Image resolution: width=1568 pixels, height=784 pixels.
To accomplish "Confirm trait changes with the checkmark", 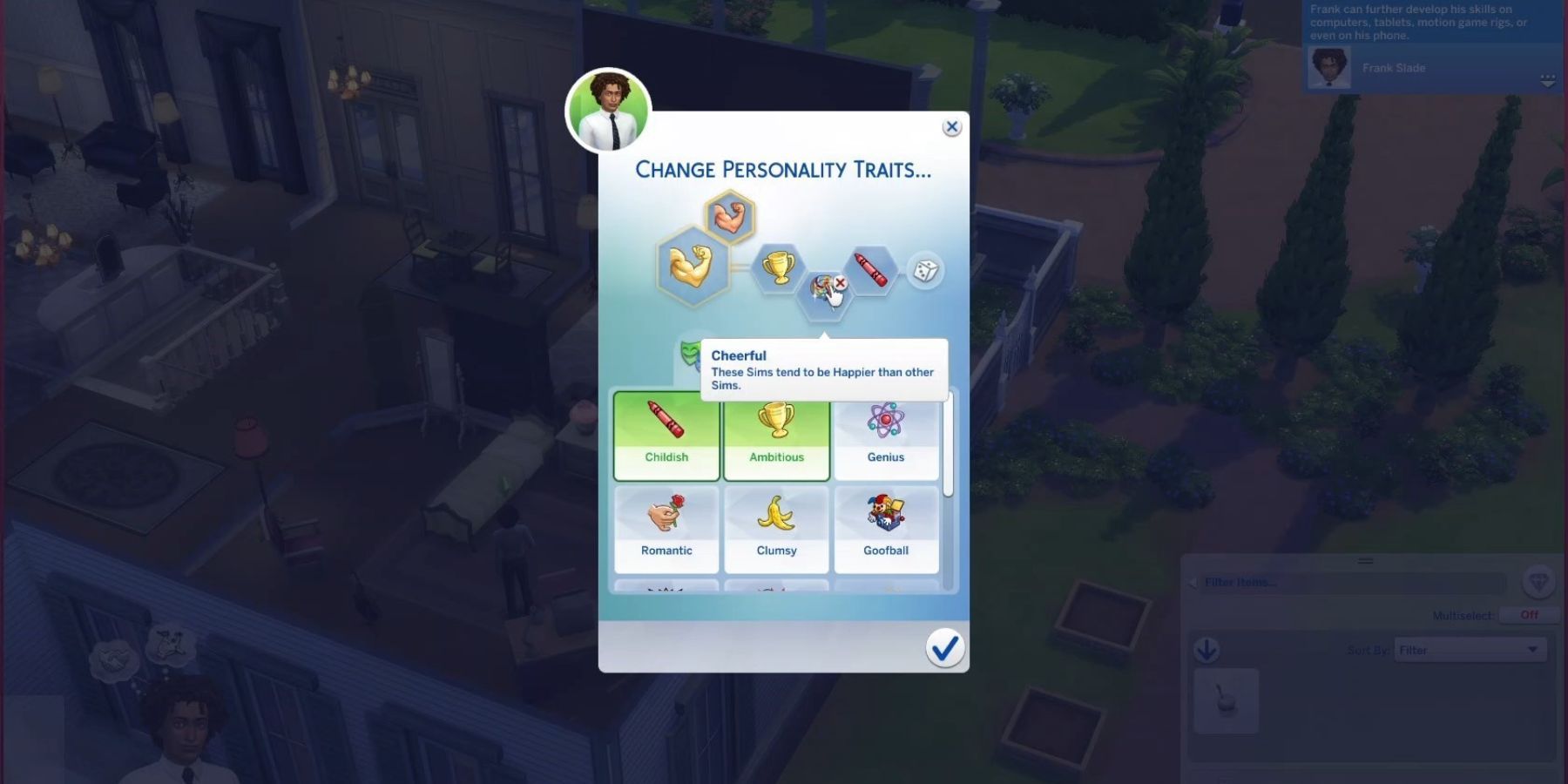I will pos(944,648).
